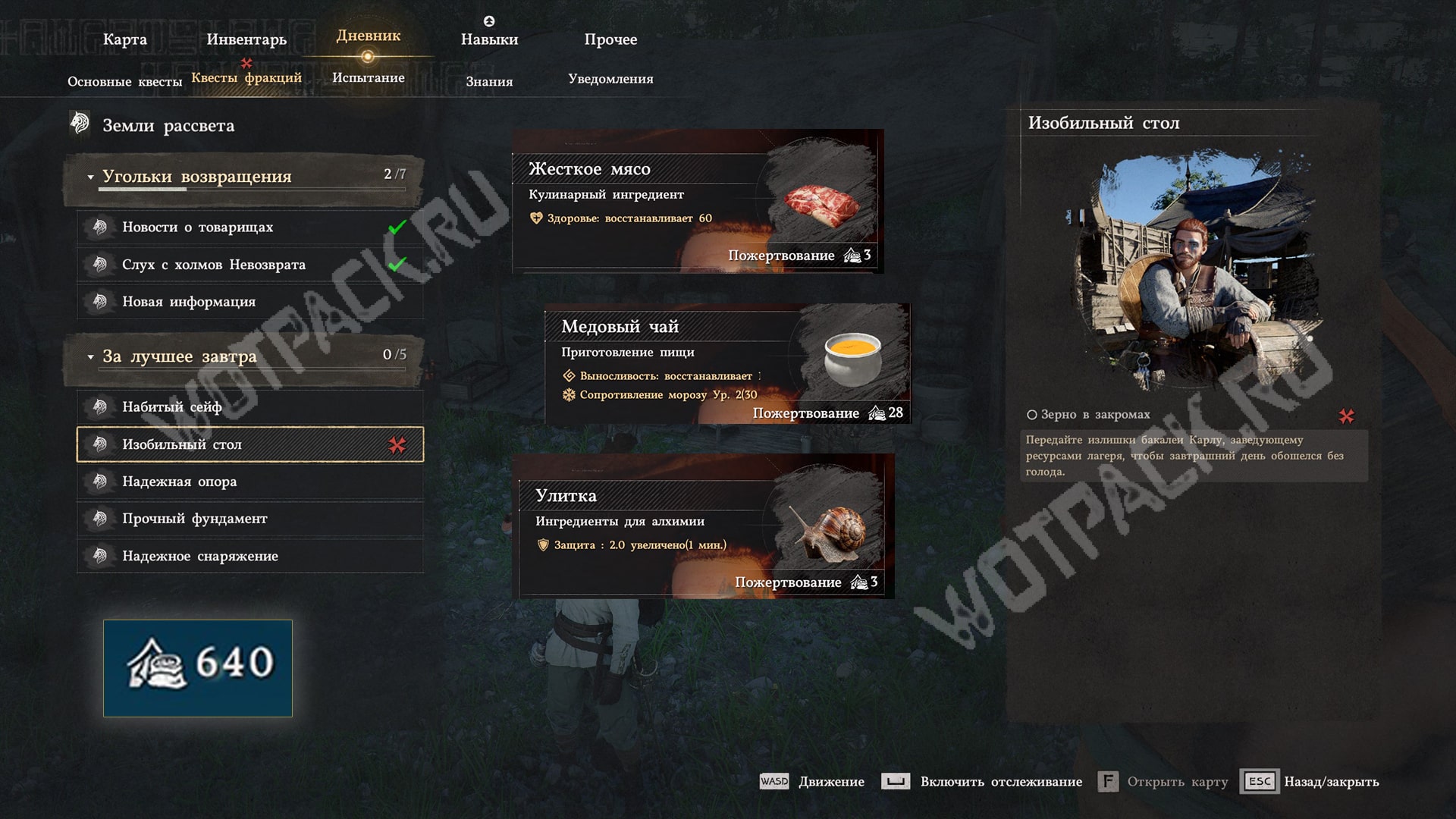Viewport: 1456px width, 819px height.
Task: Open the Прочее tab
Action: [610, 39]
